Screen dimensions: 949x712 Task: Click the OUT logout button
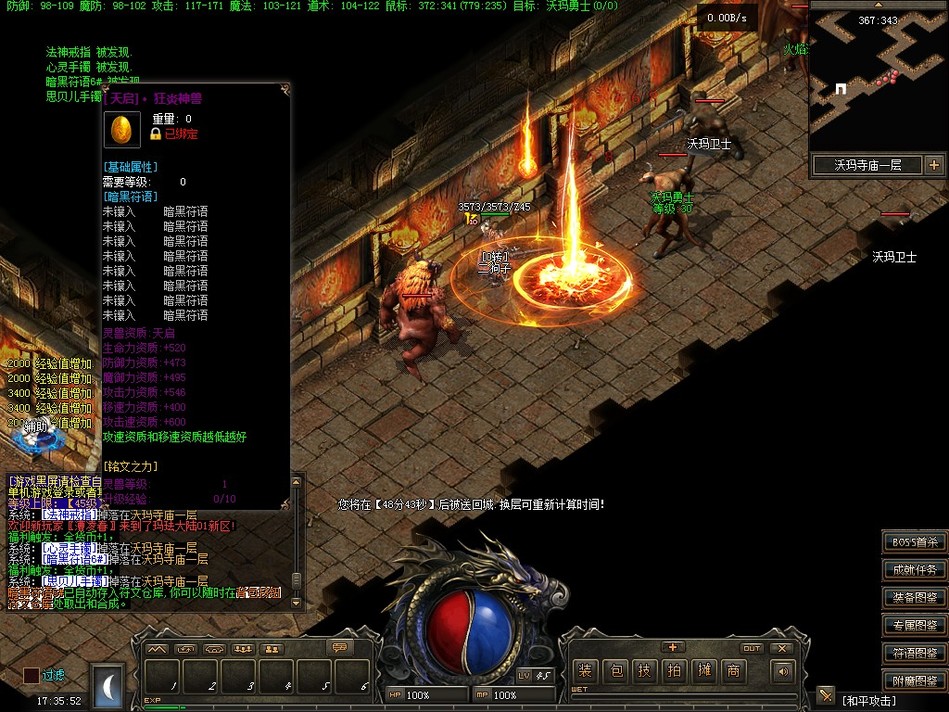pos(752,648)
